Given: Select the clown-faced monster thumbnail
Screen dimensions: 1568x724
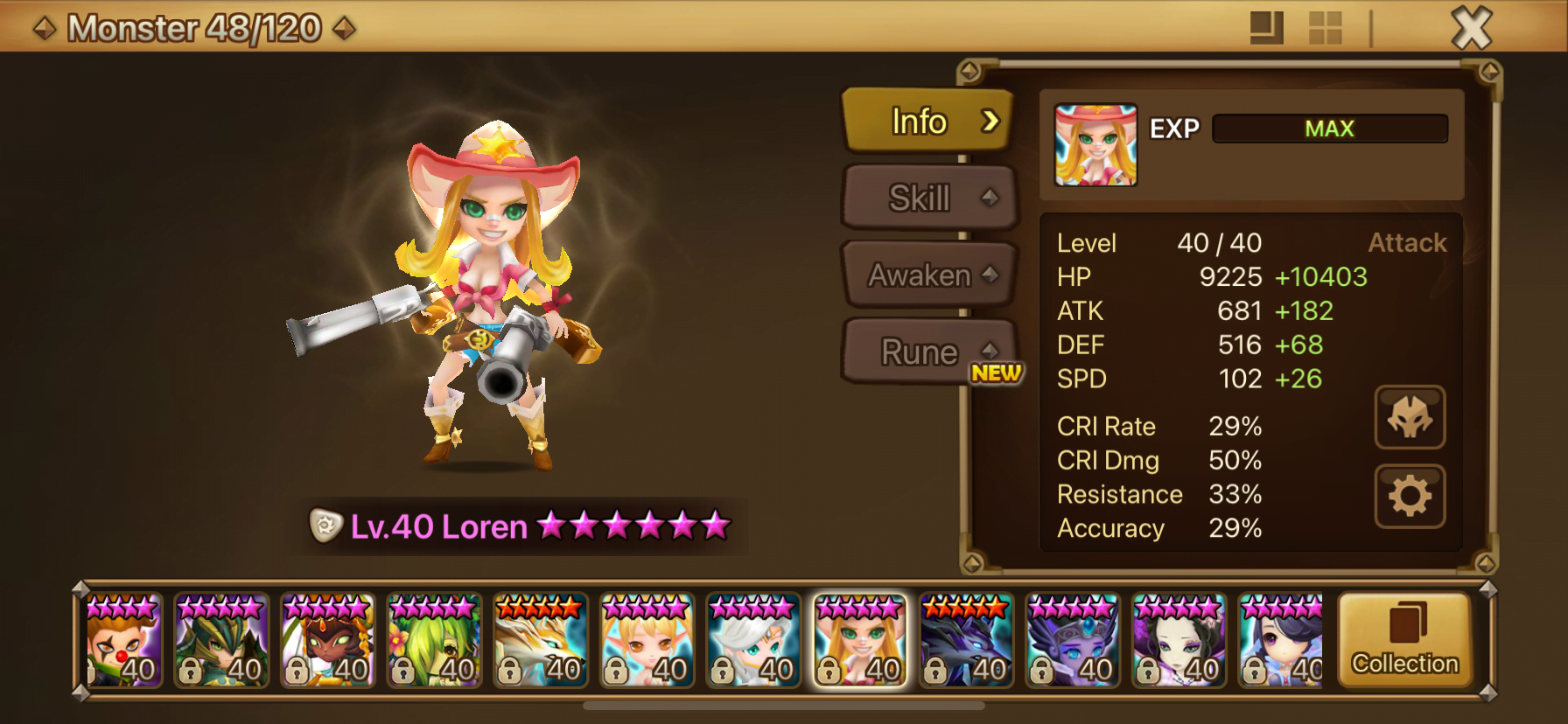Looking at the screenshot, I should point(122,641).
